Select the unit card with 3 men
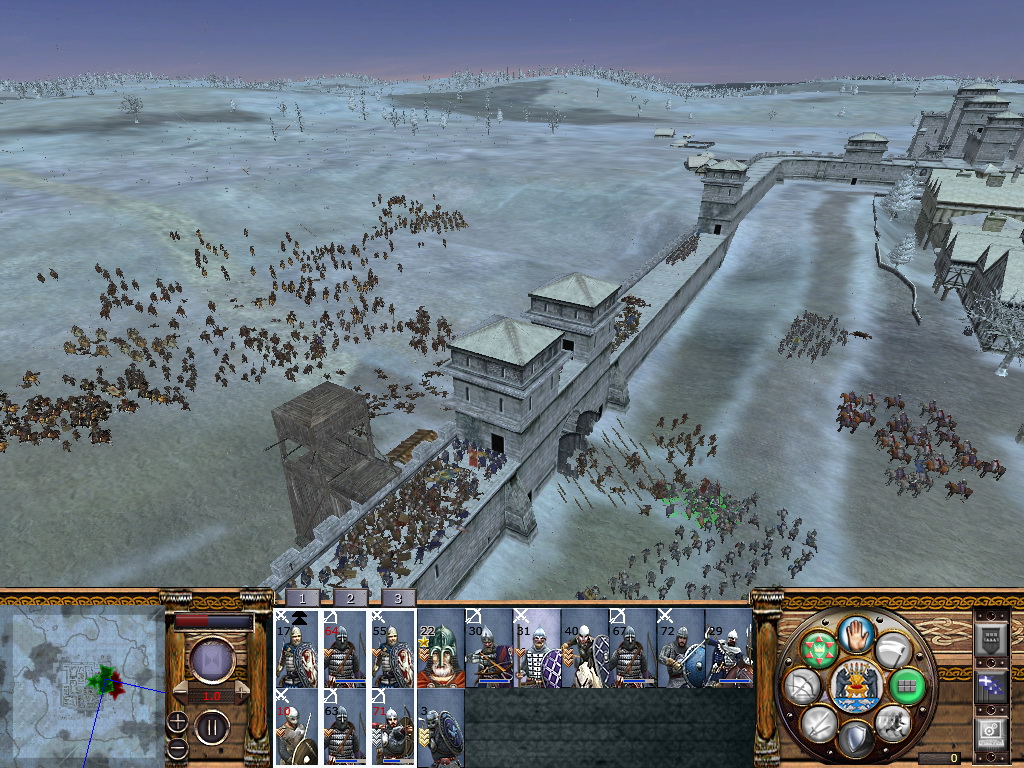Viewport: 1024px width, 768px height. click(x=440, y=728)
